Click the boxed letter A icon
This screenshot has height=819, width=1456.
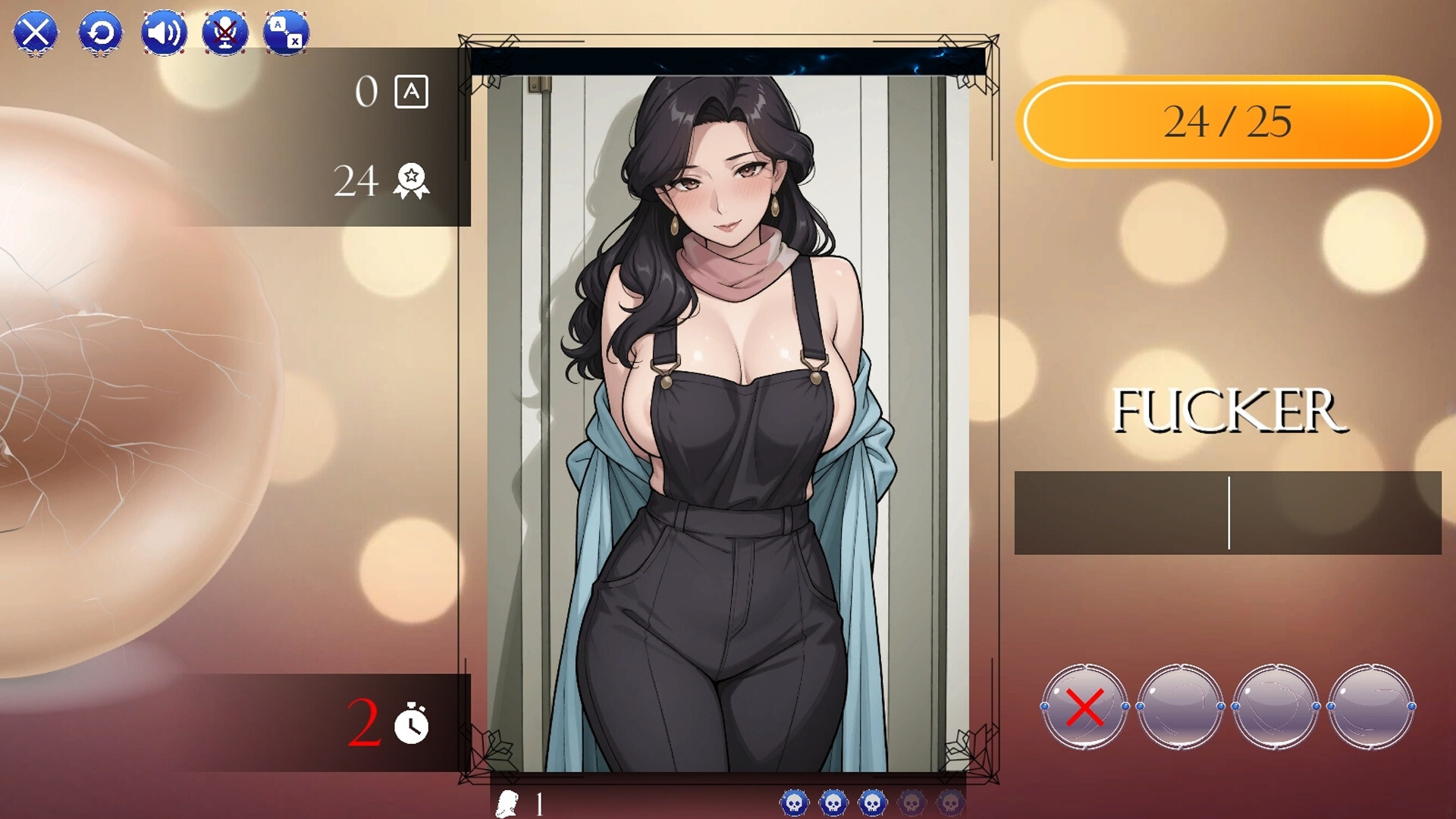[x=410, y=93]
